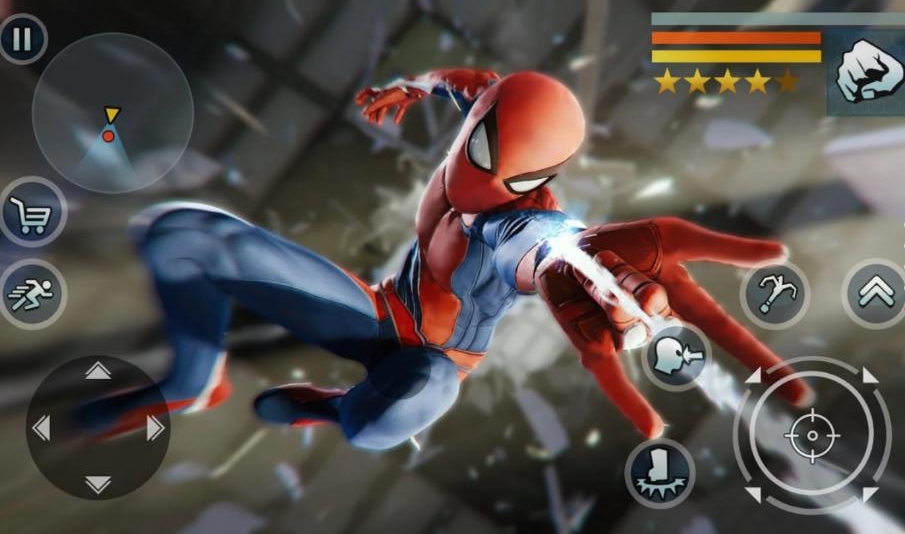
Task: Activate the grappling hook rope ability
Action: coord(775,295)
